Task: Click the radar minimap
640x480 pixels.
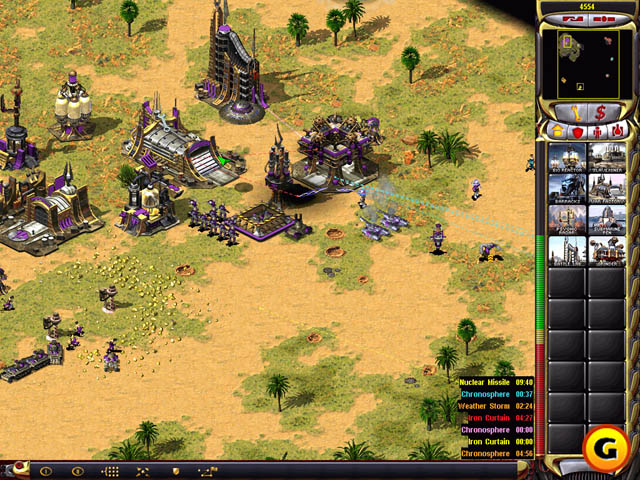Action: click(588, 64)
